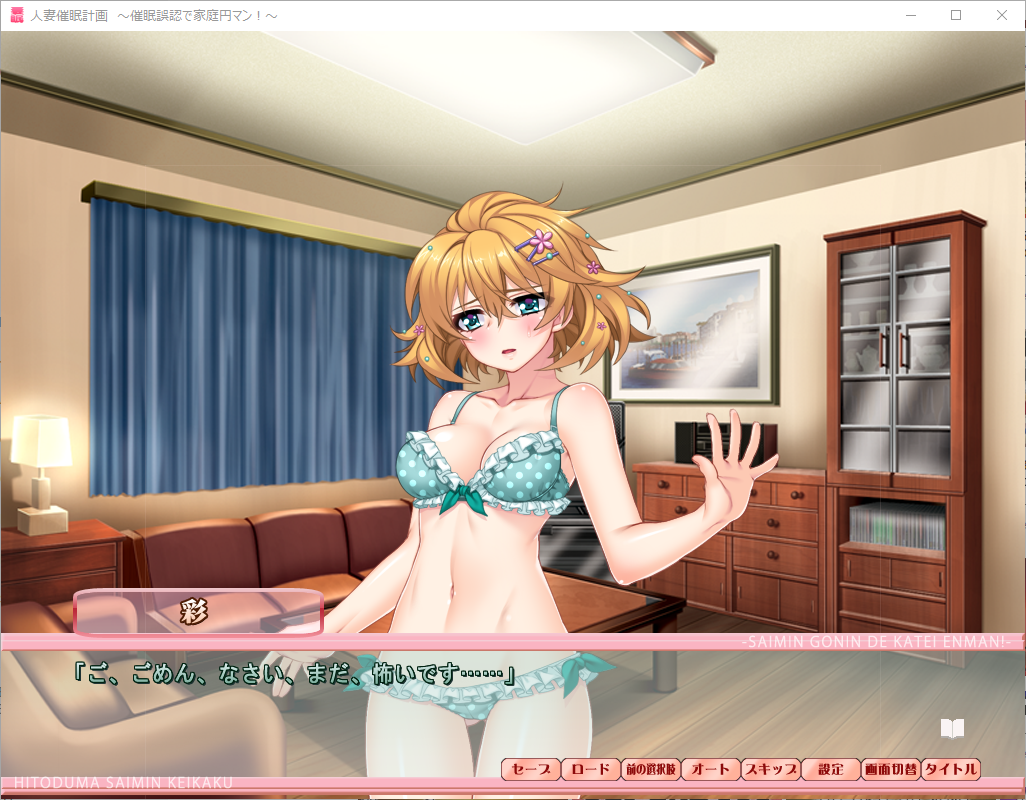Close the game window

pos(1002,15)
